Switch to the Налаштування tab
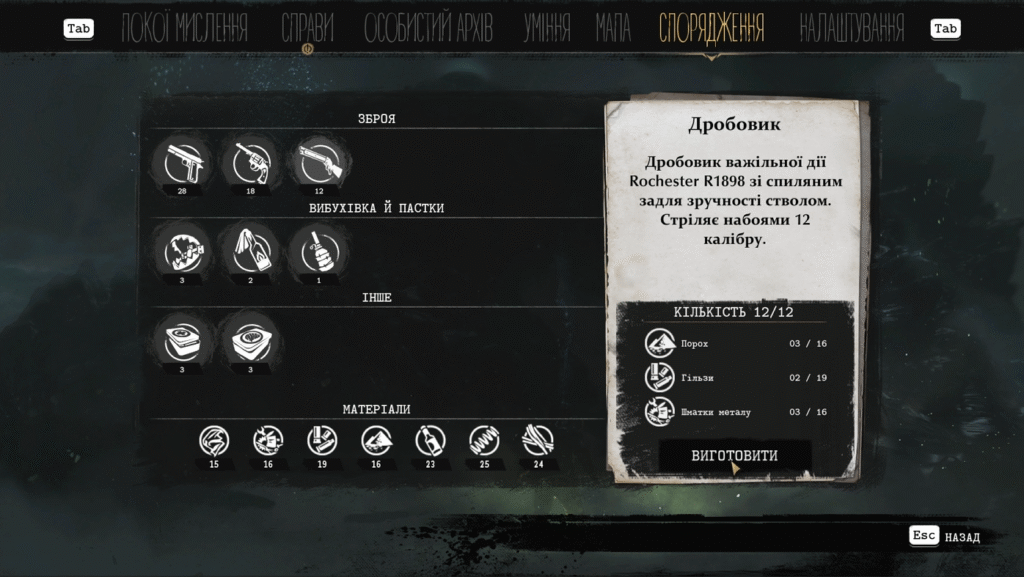This screenshot has width=1024, height=577. click(x=852, y=28)
